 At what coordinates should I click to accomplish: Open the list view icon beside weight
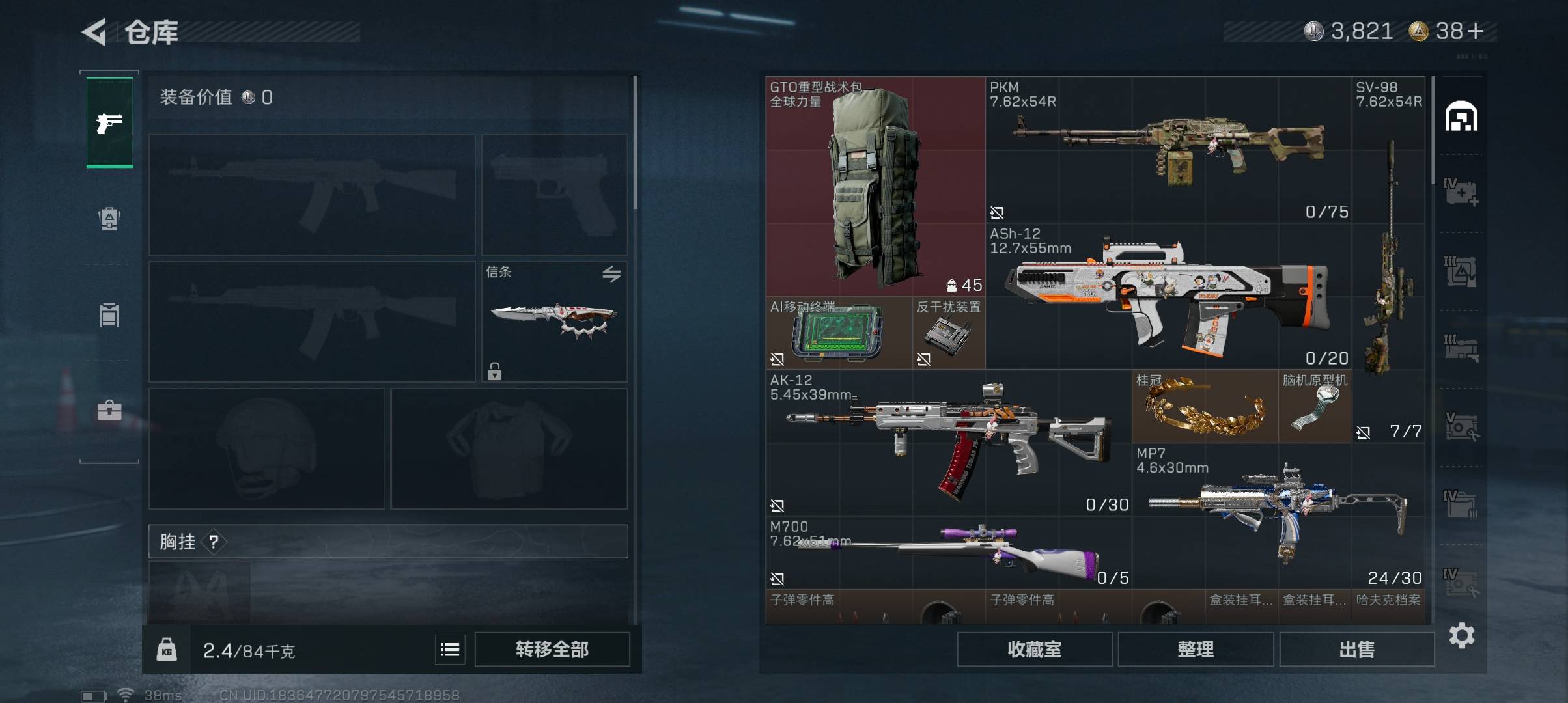point(450,650)
